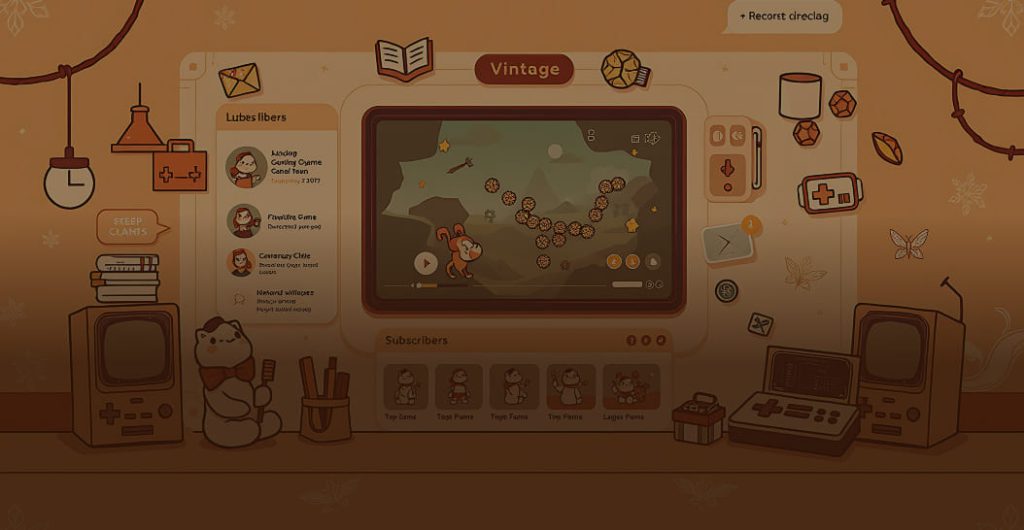Click the gamepad battery icon on the right
The width and height of the screenshot is (1024, 530).
pyautogui.click(x=829, y=193)
